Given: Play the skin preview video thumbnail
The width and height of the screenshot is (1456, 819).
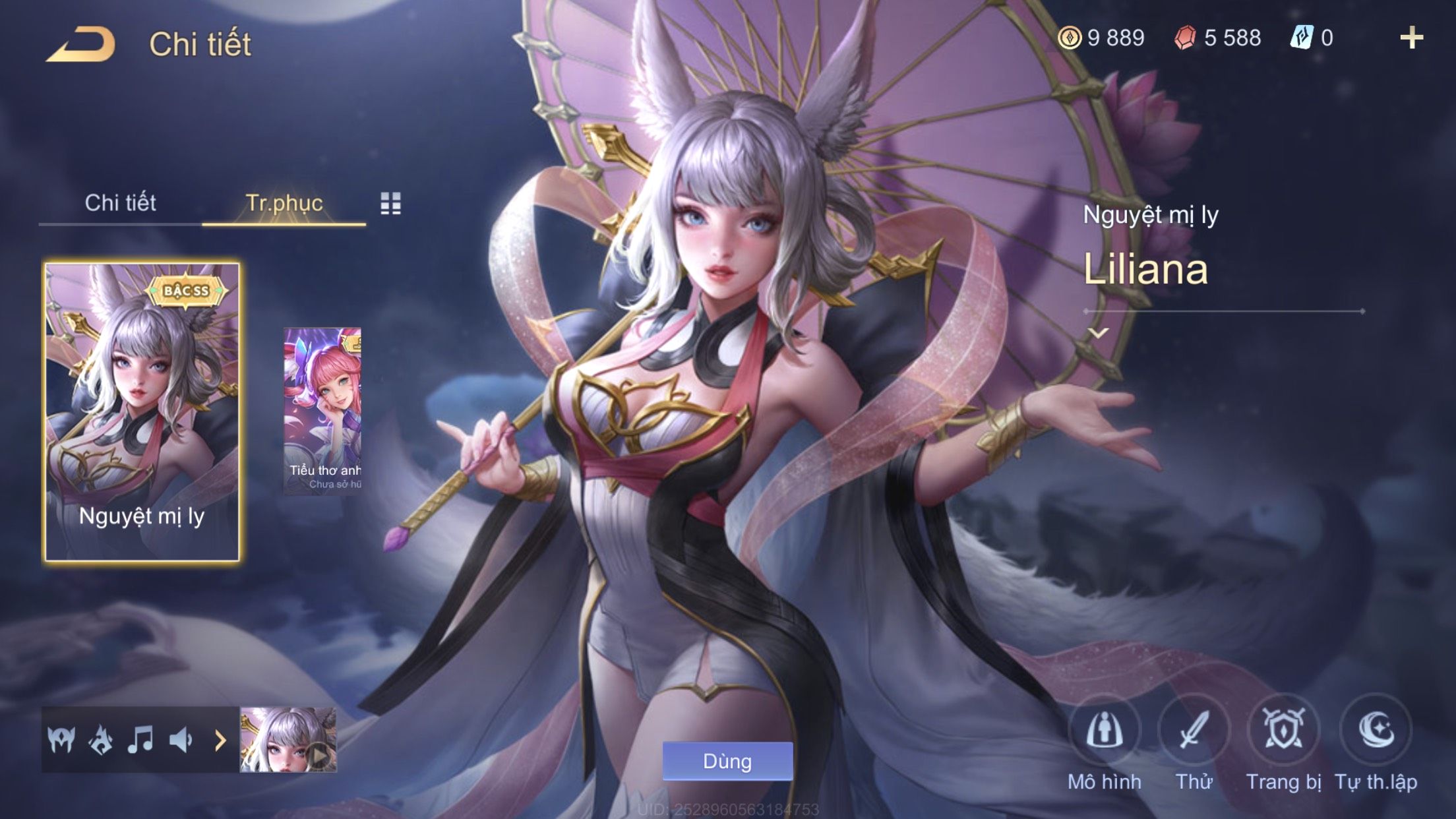Looking at the screenshot, I should (289, 740).
